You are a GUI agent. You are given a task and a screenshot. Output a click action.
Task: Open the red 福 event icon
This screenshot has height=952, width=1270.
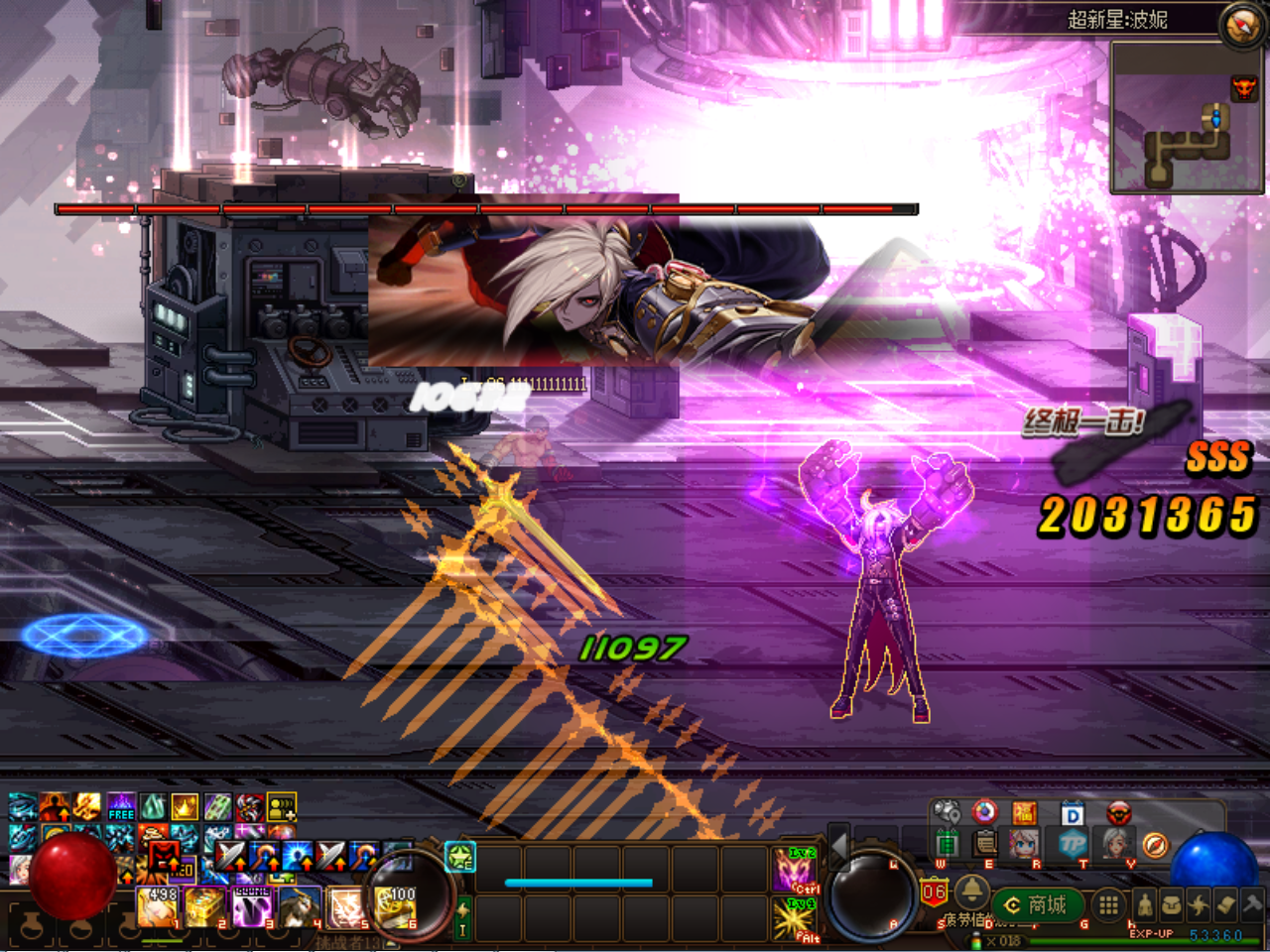1023,811
